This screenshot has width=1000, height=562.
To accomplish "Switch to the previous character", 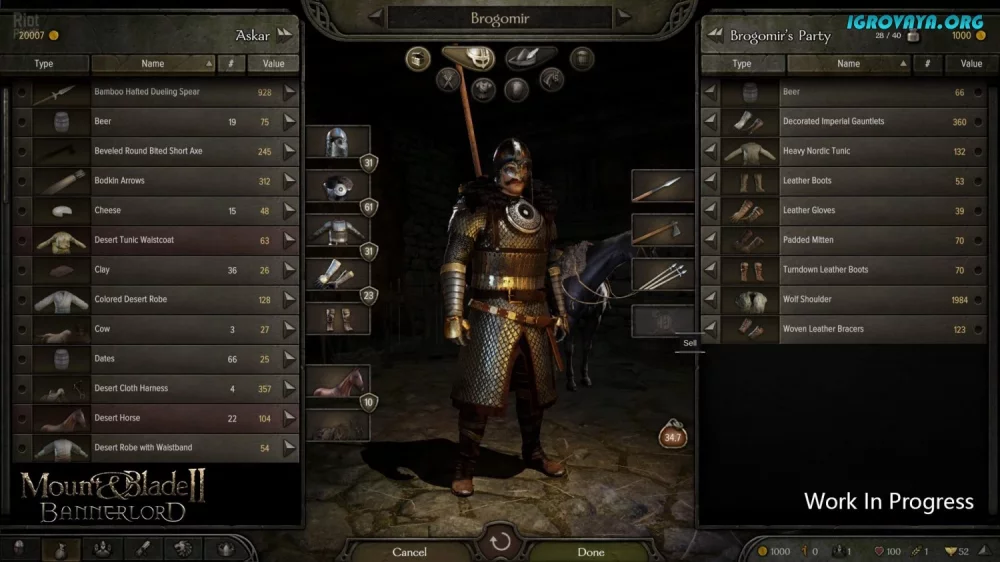I will (x=375, y=16).
